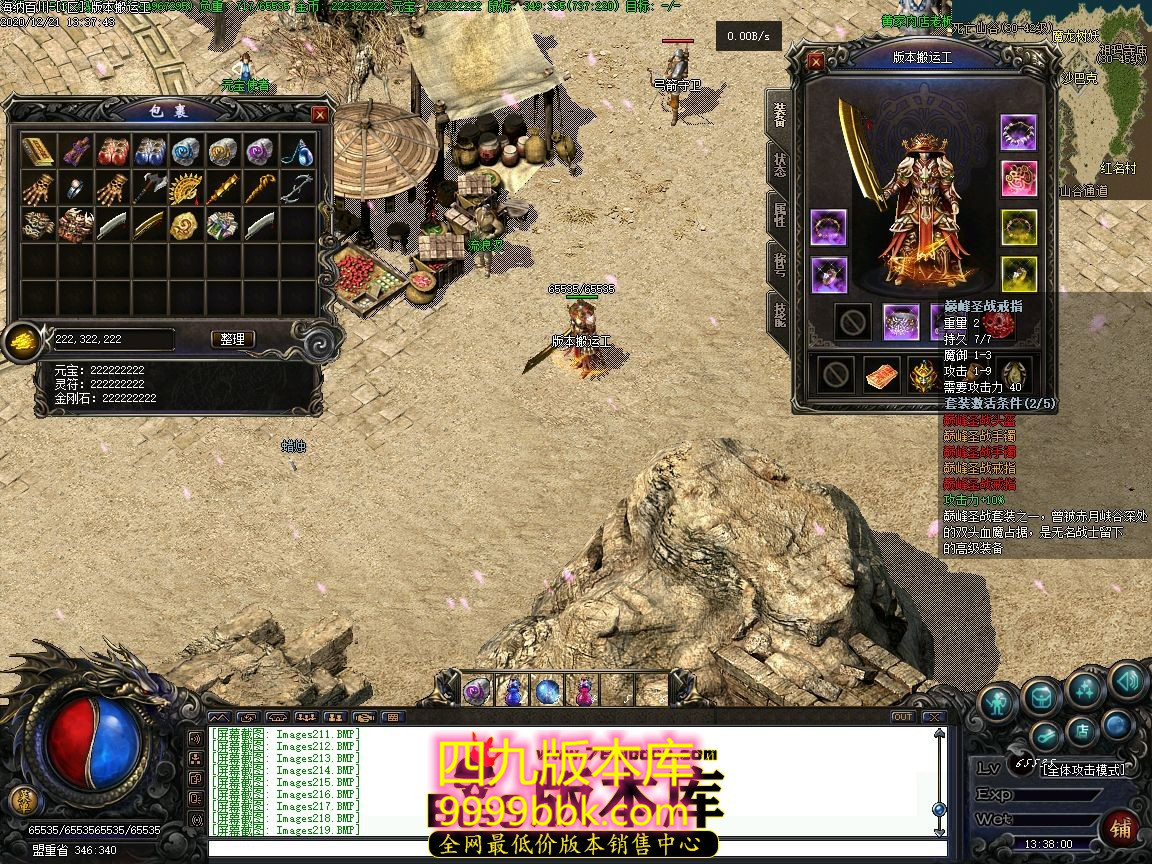Screen dimensions: 1152x864
Task: Use the purple swirl scroll on the hotbar
Action: click(x=475, y=690)
